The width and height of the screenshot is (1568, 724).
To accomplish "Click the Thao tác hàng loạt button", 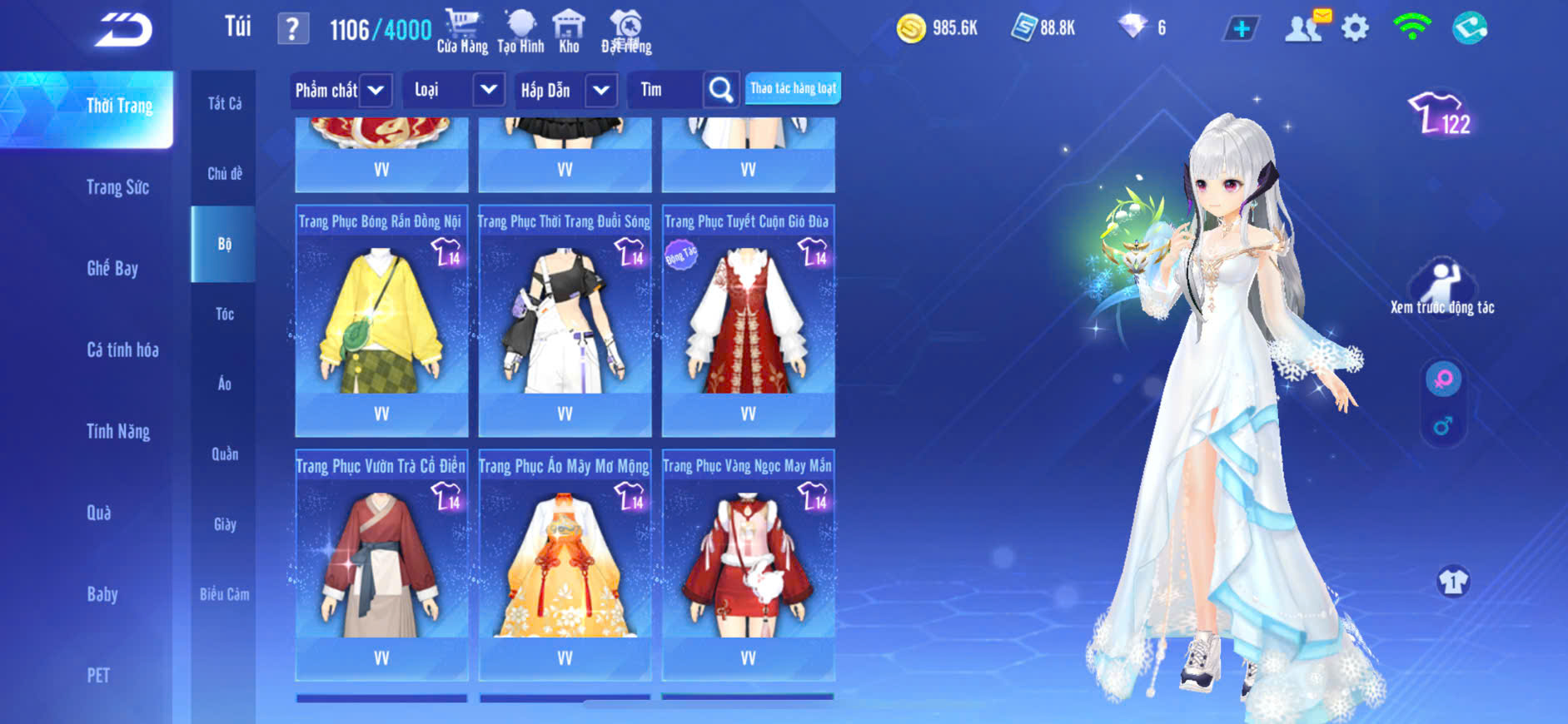I will (793, 88).
